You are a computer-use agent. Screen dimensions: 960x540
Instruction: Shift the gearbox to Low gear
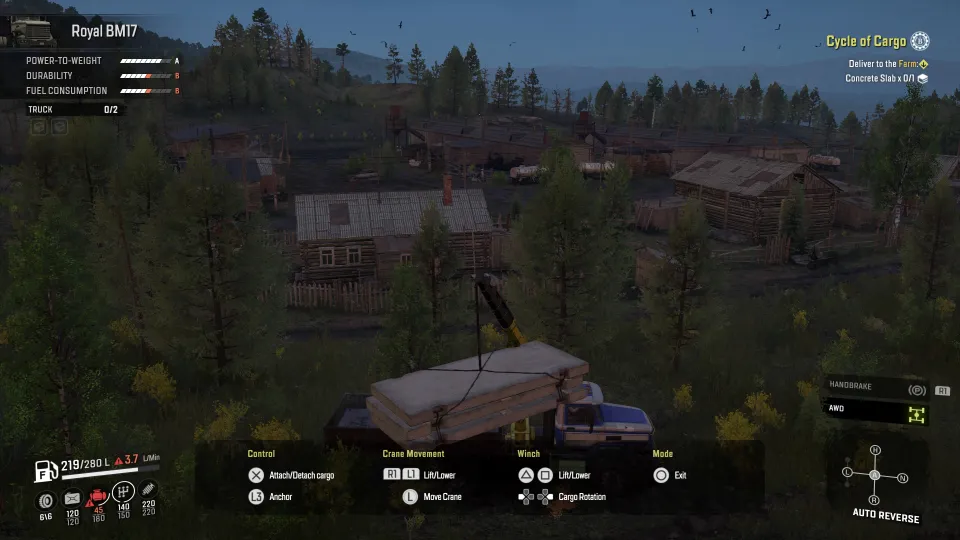pos(848,472)
